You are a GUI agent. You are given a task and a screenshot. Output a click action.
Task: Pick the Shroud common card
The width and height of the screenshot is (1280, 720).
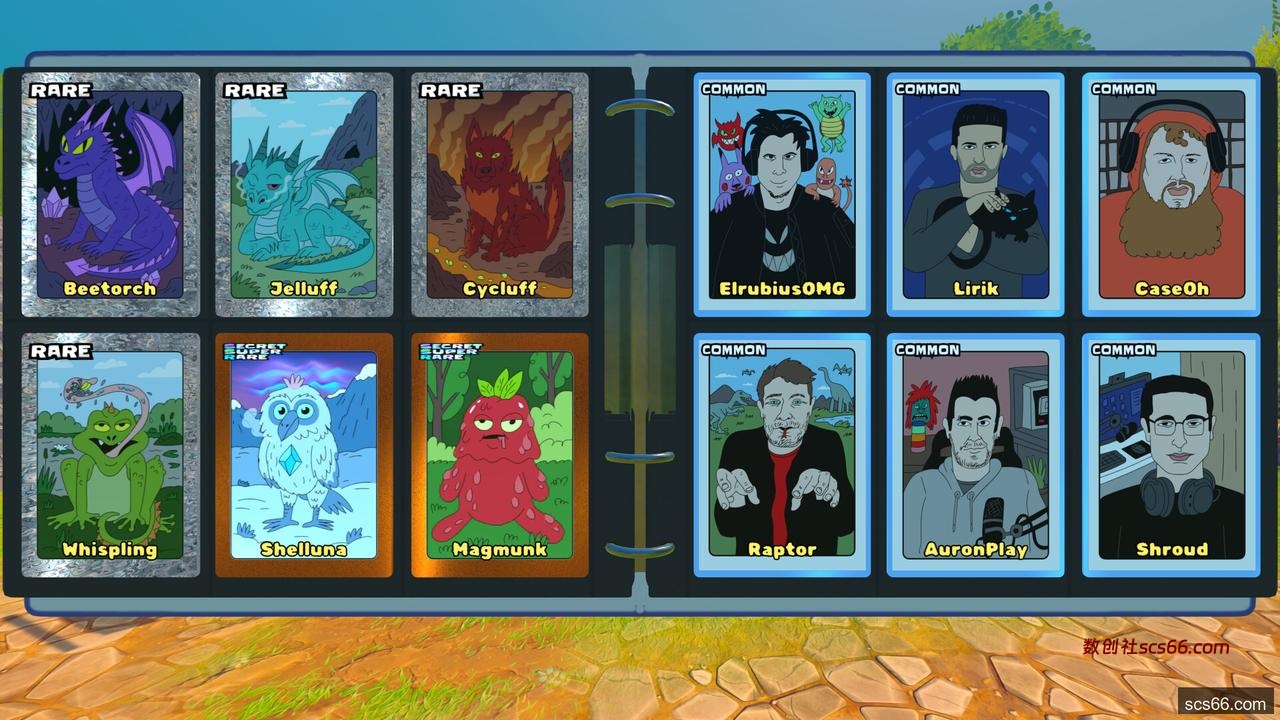tap(1171, 455)
